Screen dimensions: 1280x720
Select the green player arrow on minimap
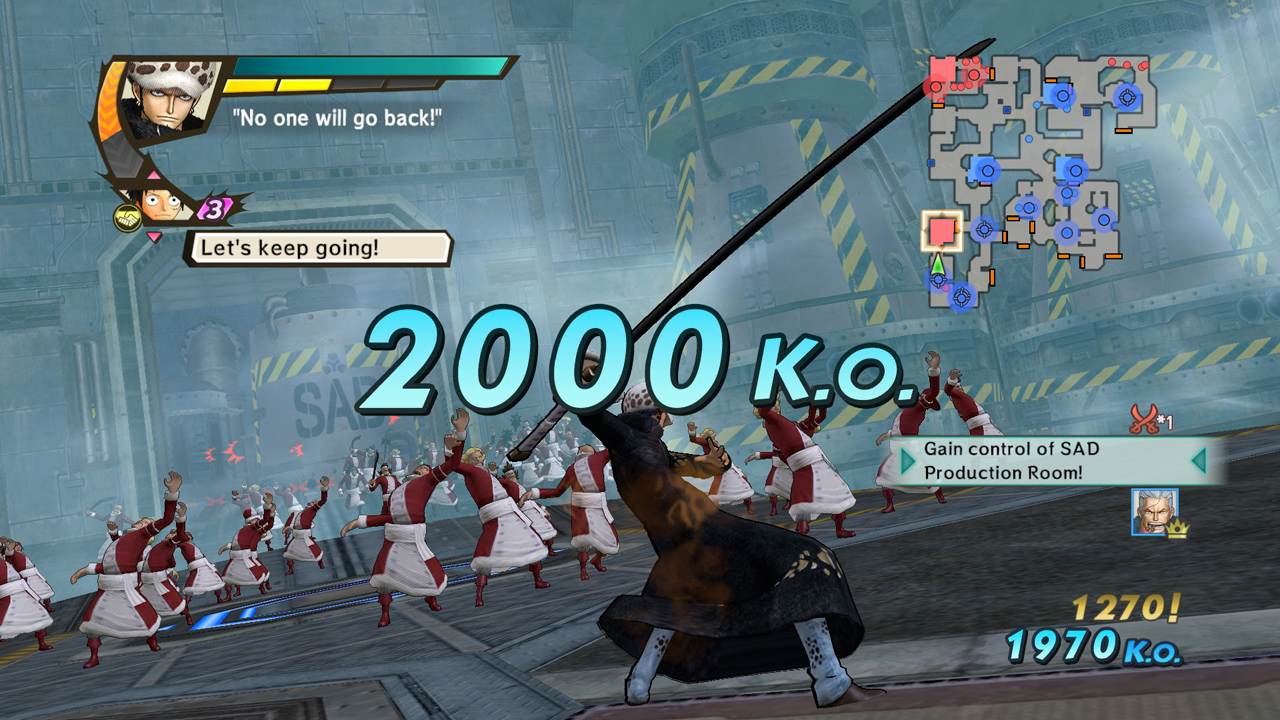click(x=938, y=263)
